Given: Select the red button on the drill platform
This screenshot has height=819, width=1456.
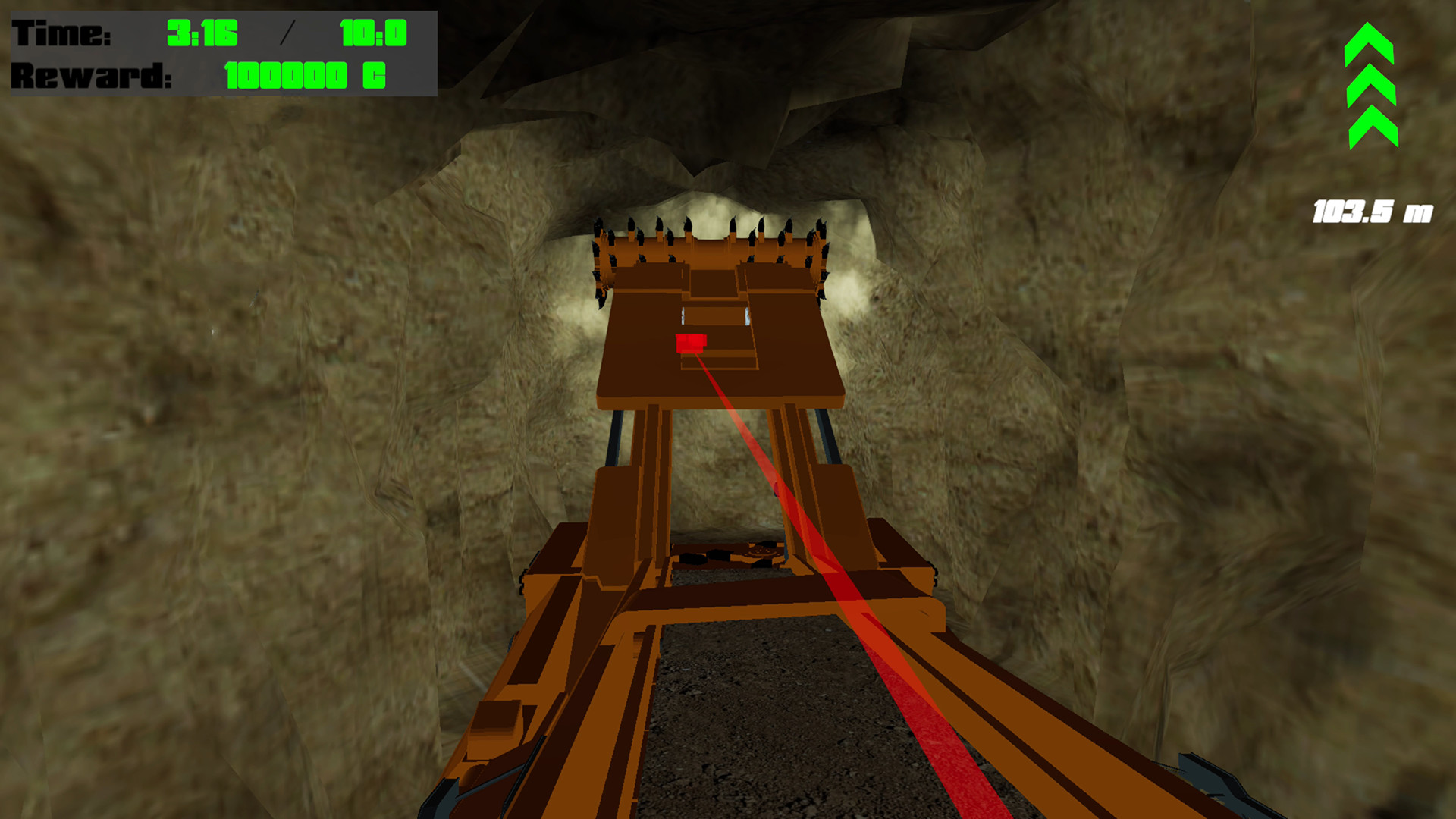Looking at the screenshot, I should tap(690, 344).
